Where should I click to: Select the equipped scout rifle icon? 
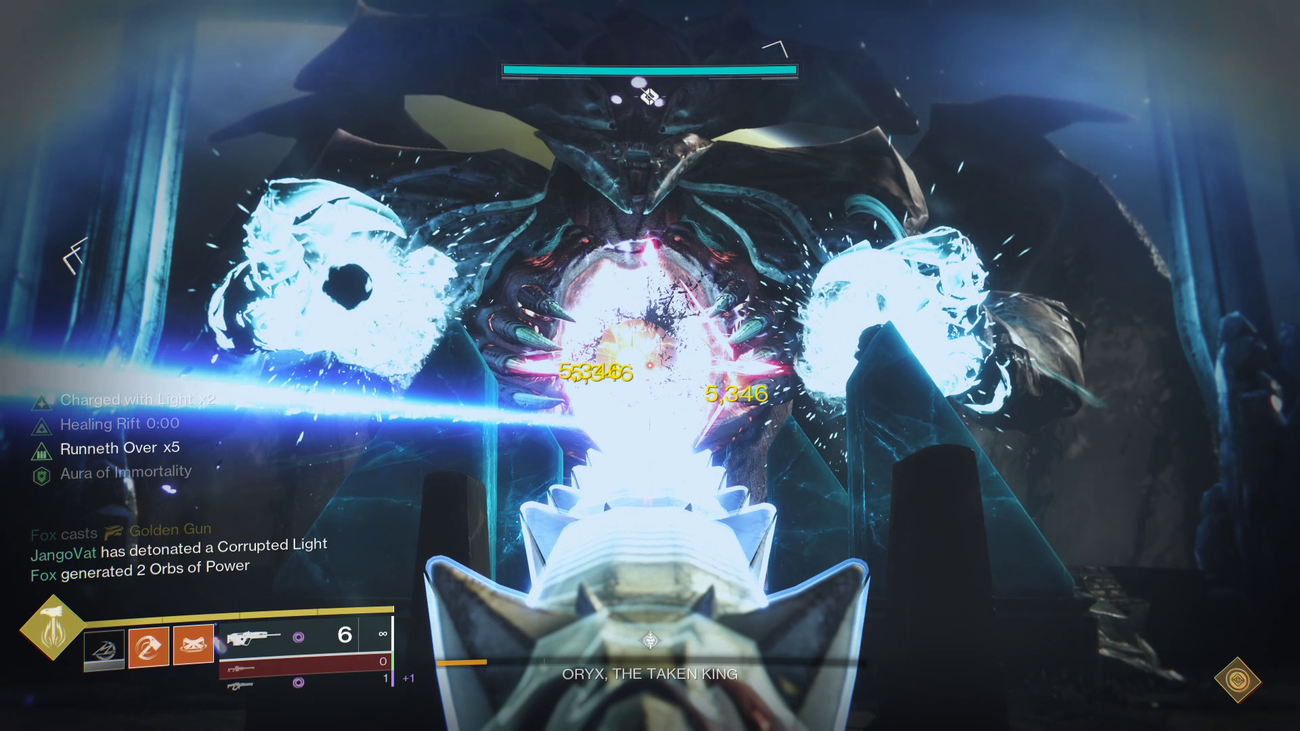point(249,638)
